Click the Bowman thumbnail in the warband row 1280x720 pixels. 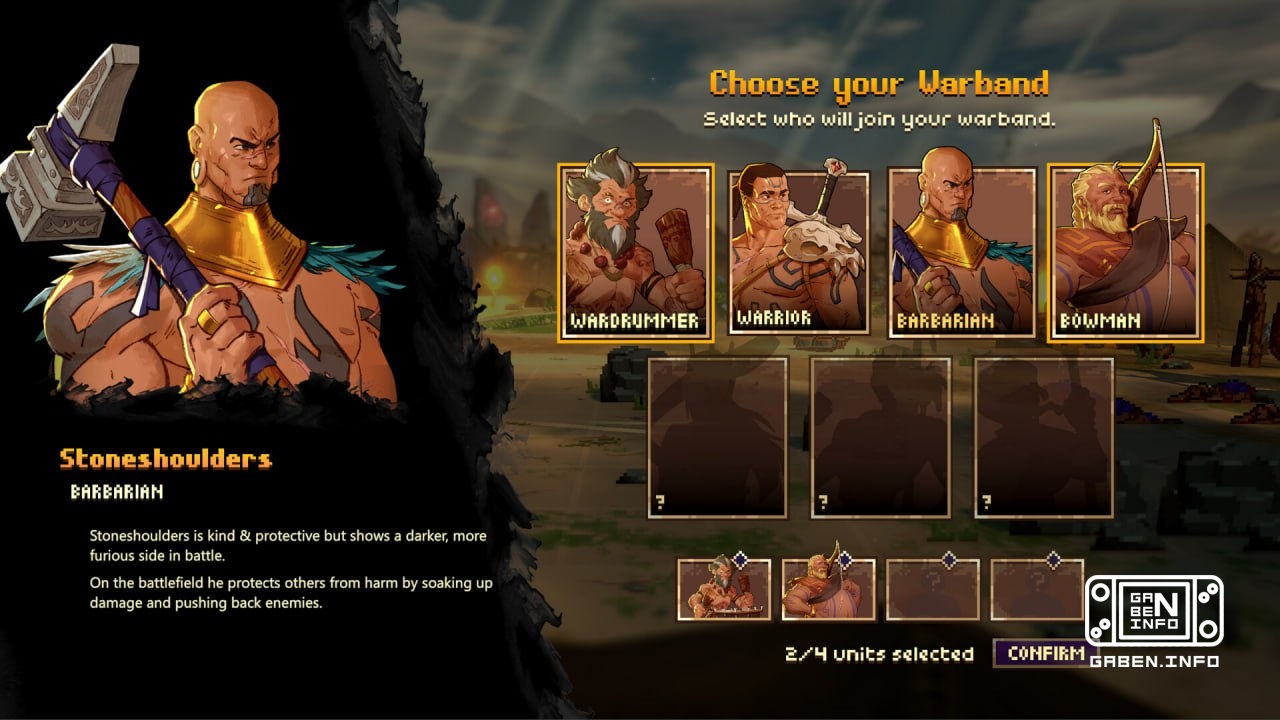pos(828,592)
